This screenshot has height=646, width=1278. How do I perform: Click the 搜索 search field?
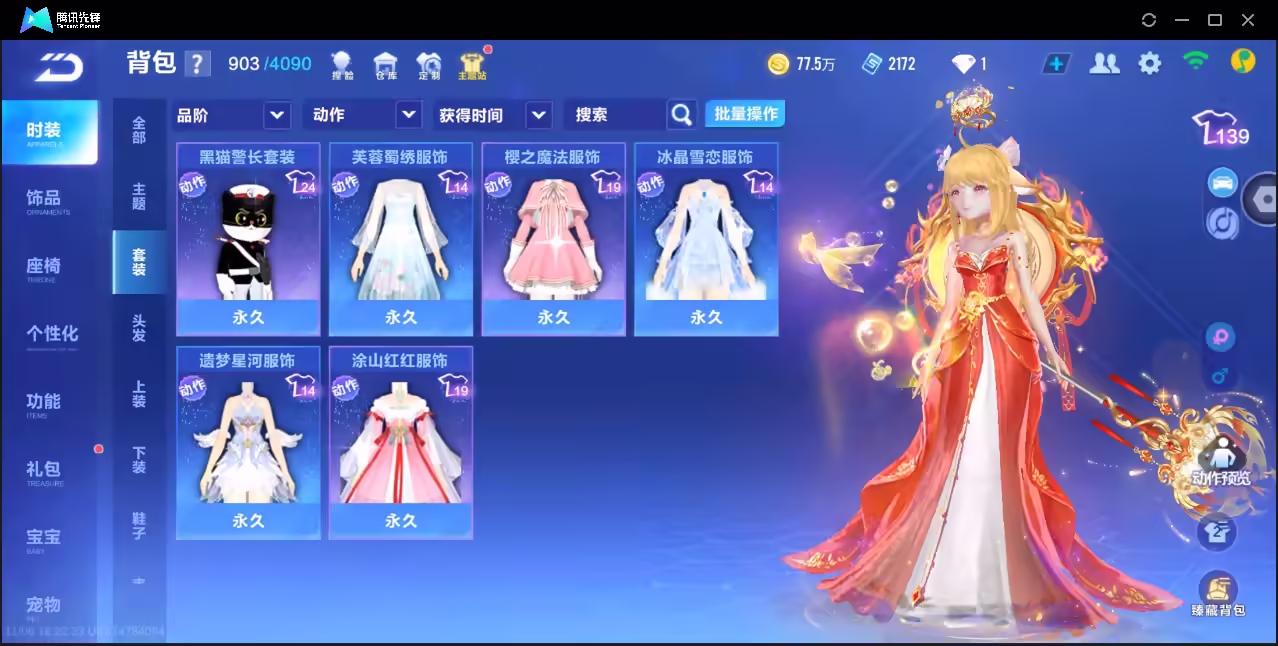click(615, 115)
